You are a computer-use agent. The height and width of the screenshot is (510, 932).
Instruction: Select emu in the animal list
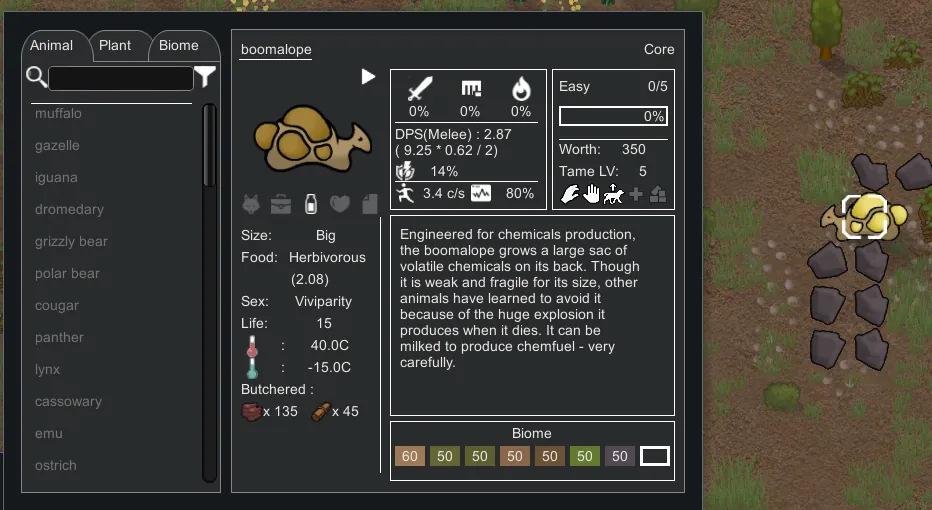pos(49,434)
